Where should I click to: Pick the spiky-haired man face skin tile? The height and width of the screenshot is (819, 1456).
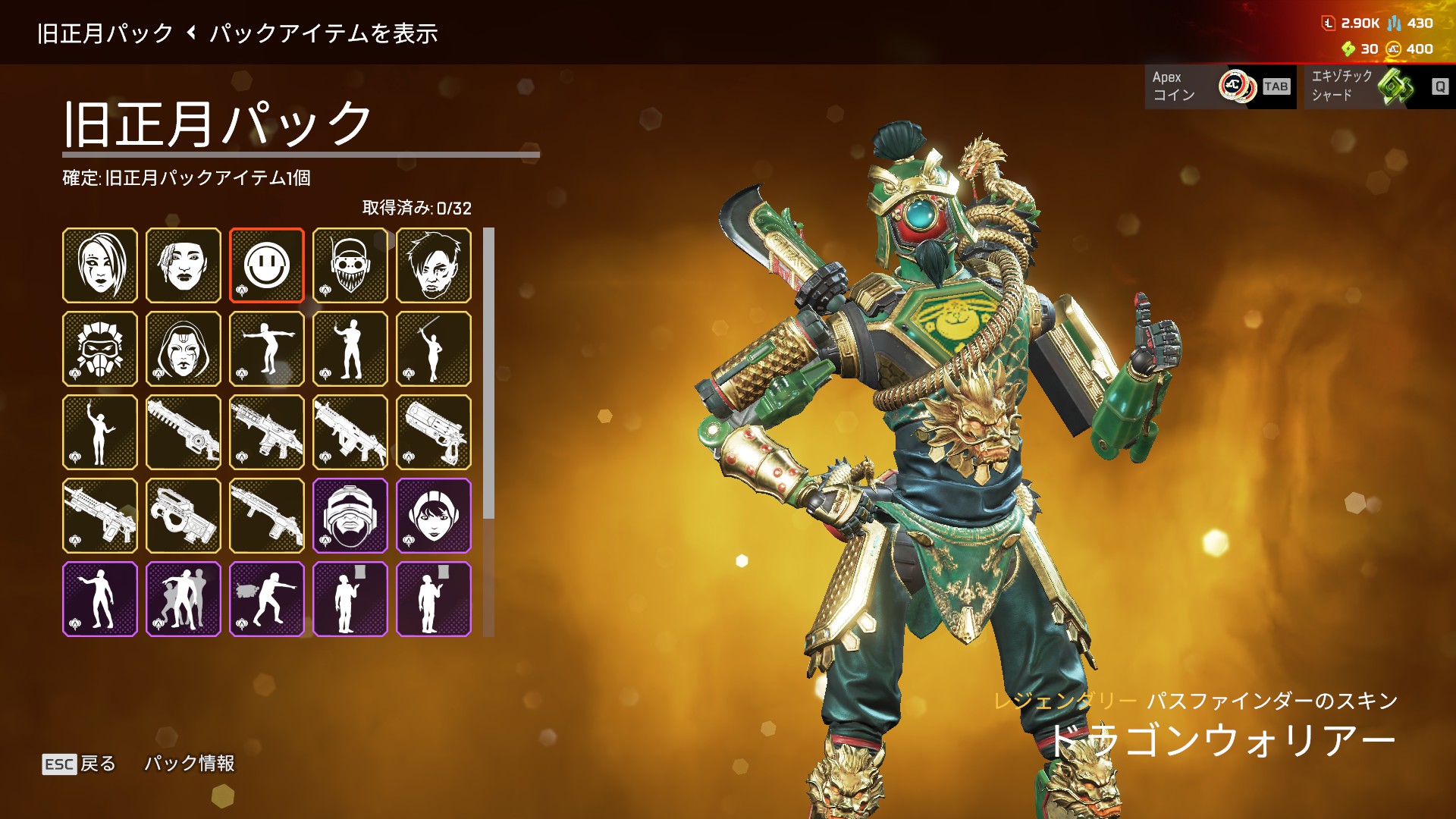tap(433, 265)
